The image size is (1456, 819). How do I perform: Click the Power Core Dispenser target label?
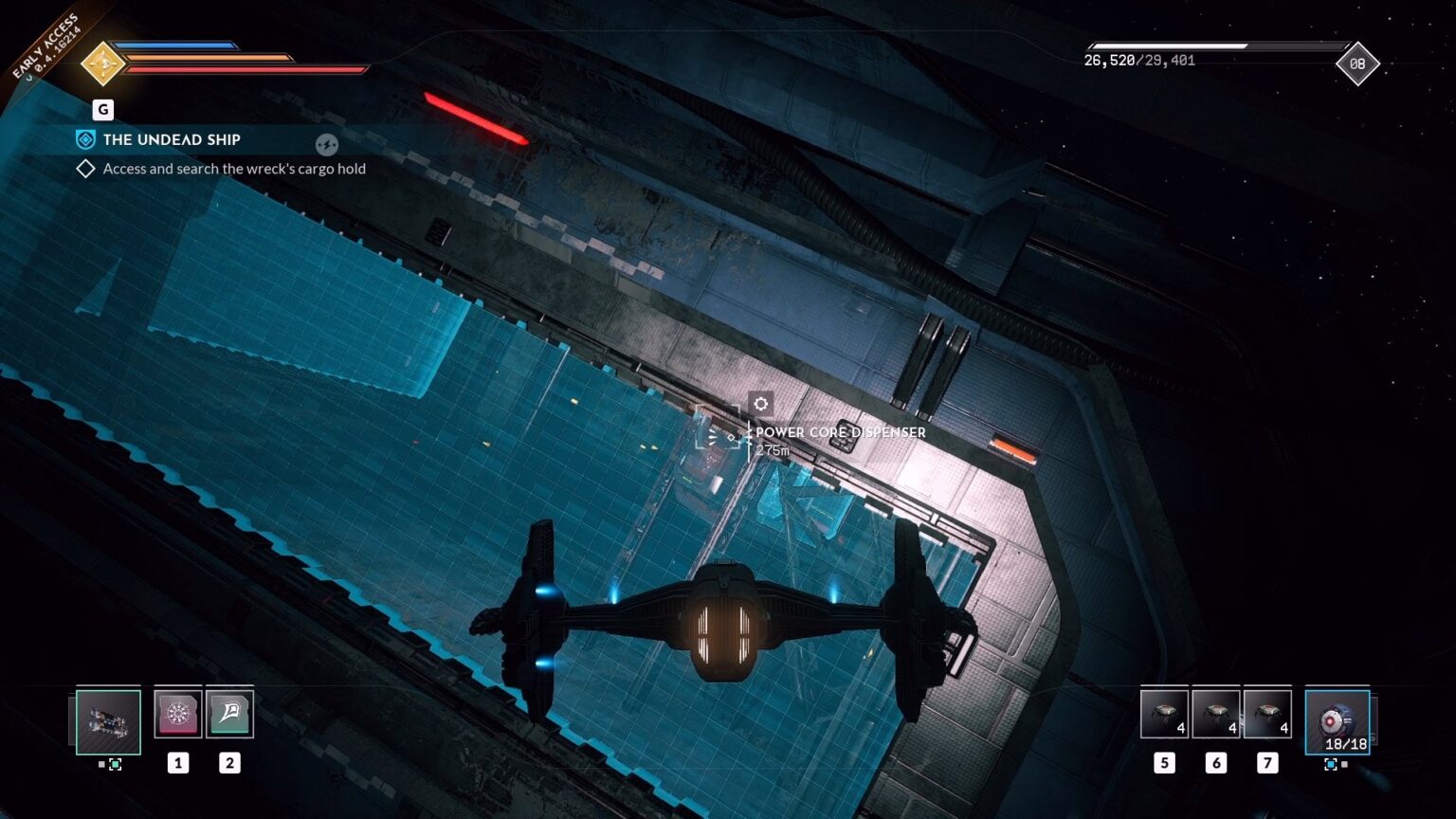click(838, 432)
